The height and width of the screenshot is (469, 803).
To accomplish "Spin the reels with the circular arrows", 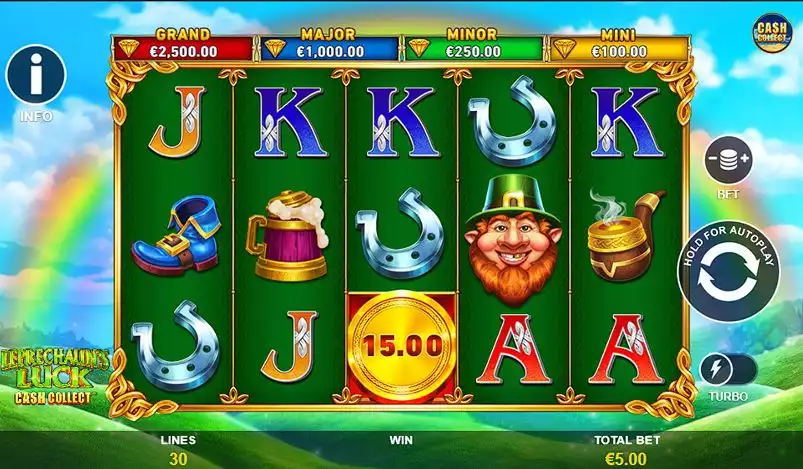I will (728, 276).
